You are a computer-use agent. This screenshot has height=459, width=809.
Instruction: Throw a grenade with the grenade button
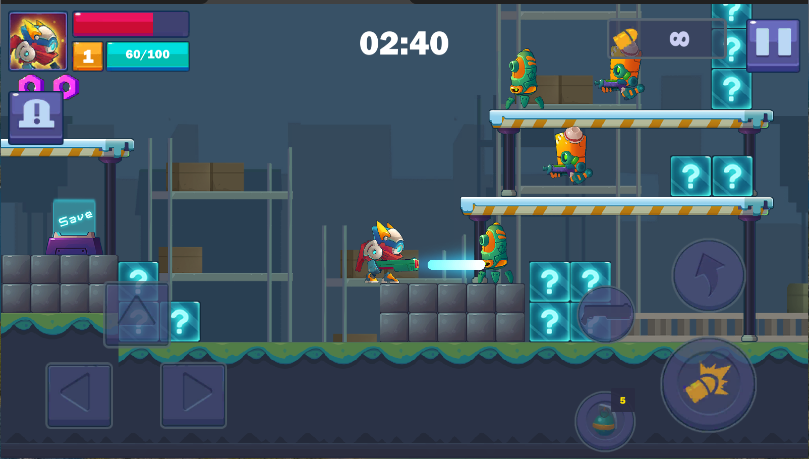pos(604,422)
